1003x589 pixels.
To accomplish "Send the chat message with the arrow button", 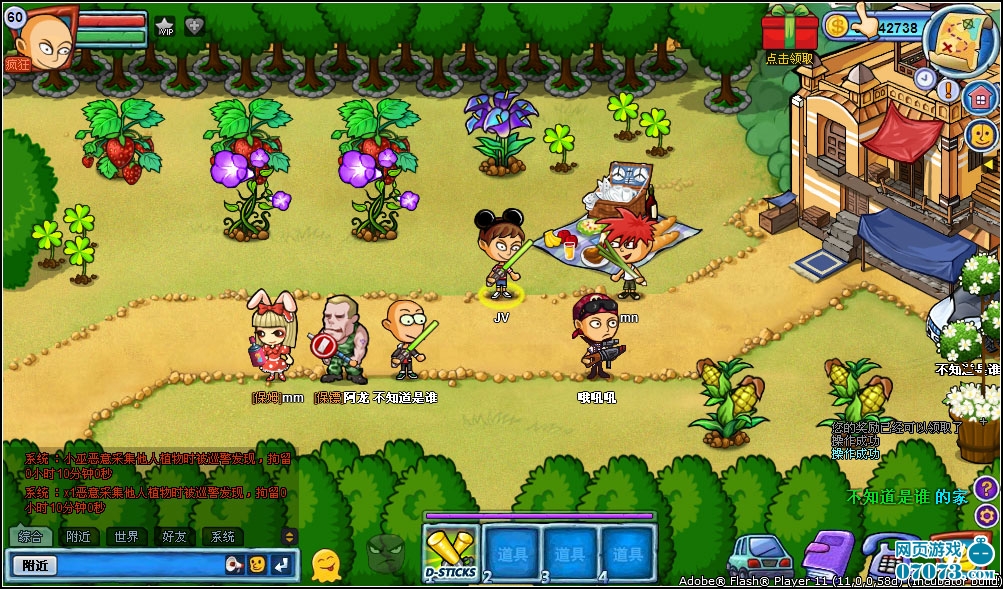I will tap(282, 565).
